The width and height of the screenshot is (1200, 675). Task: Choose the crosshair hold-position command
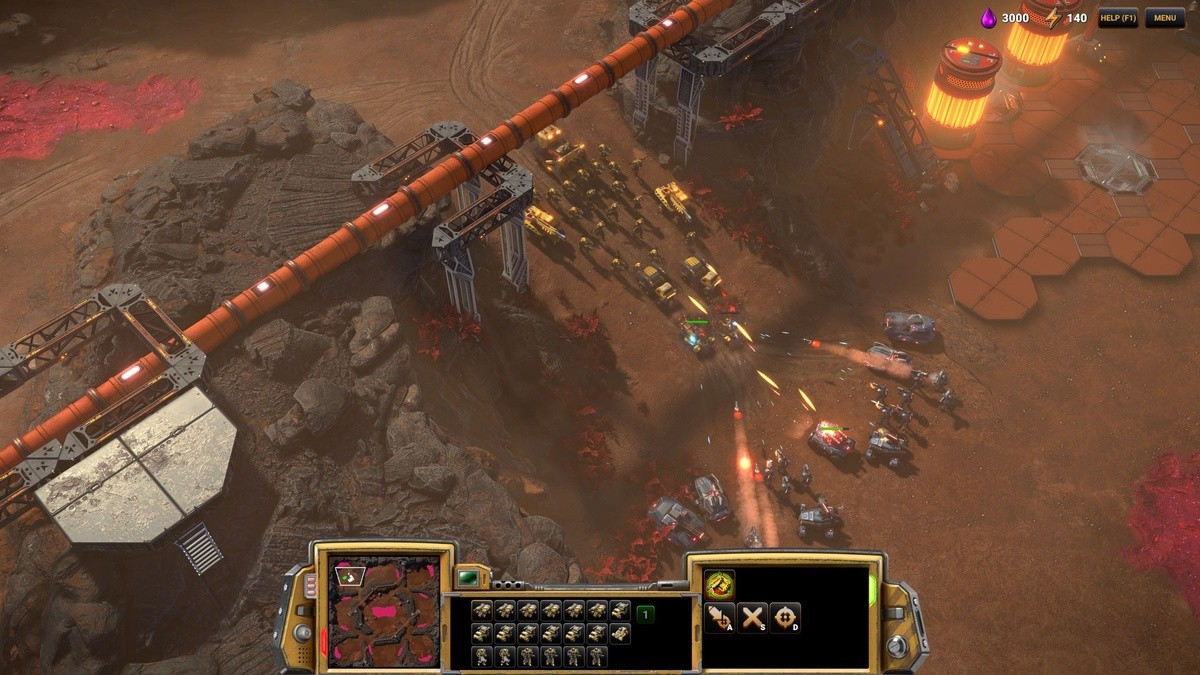785,618
